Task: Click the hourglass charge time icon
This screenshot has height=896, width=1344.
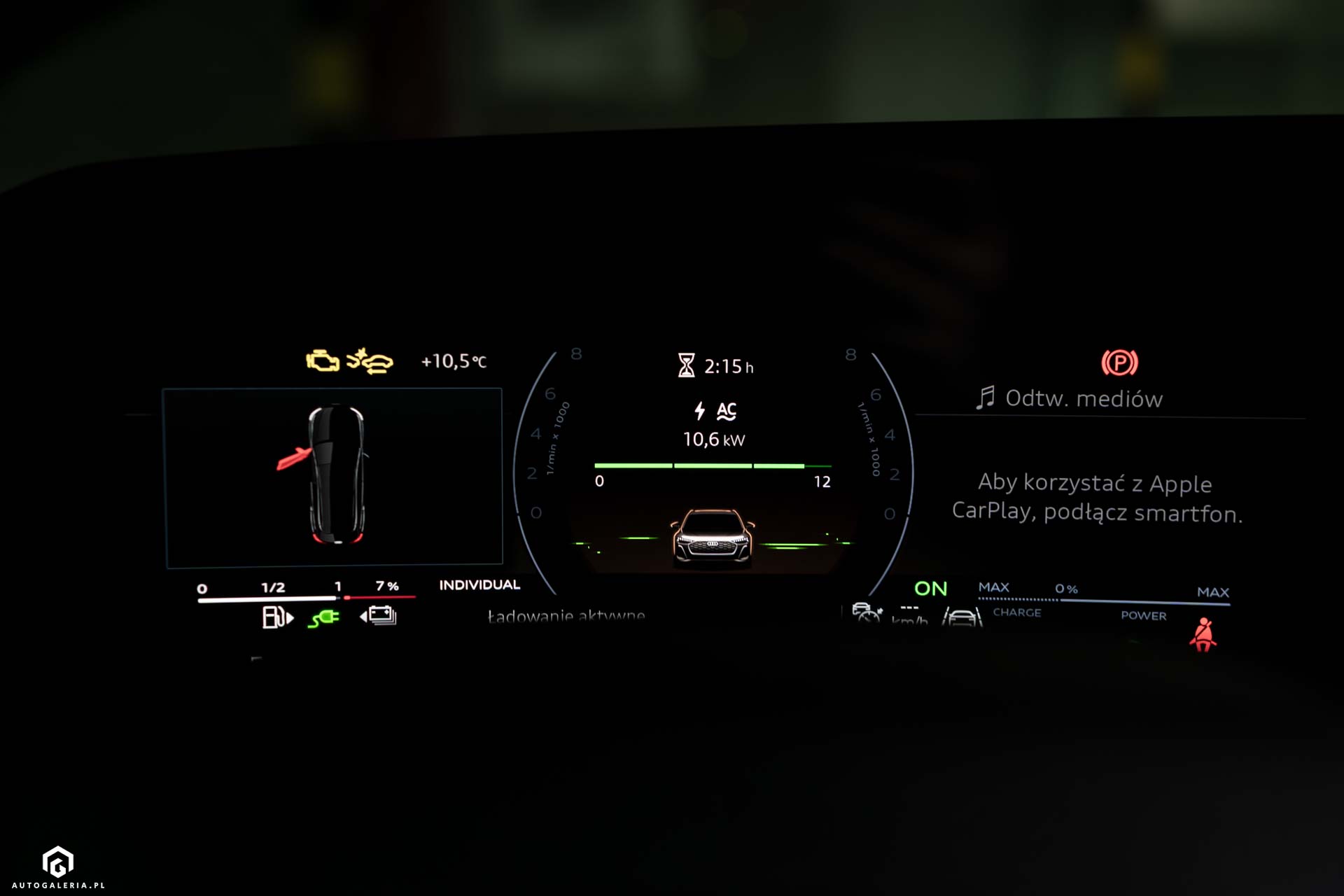Action: pyautogui.click(x=686, y=365)
